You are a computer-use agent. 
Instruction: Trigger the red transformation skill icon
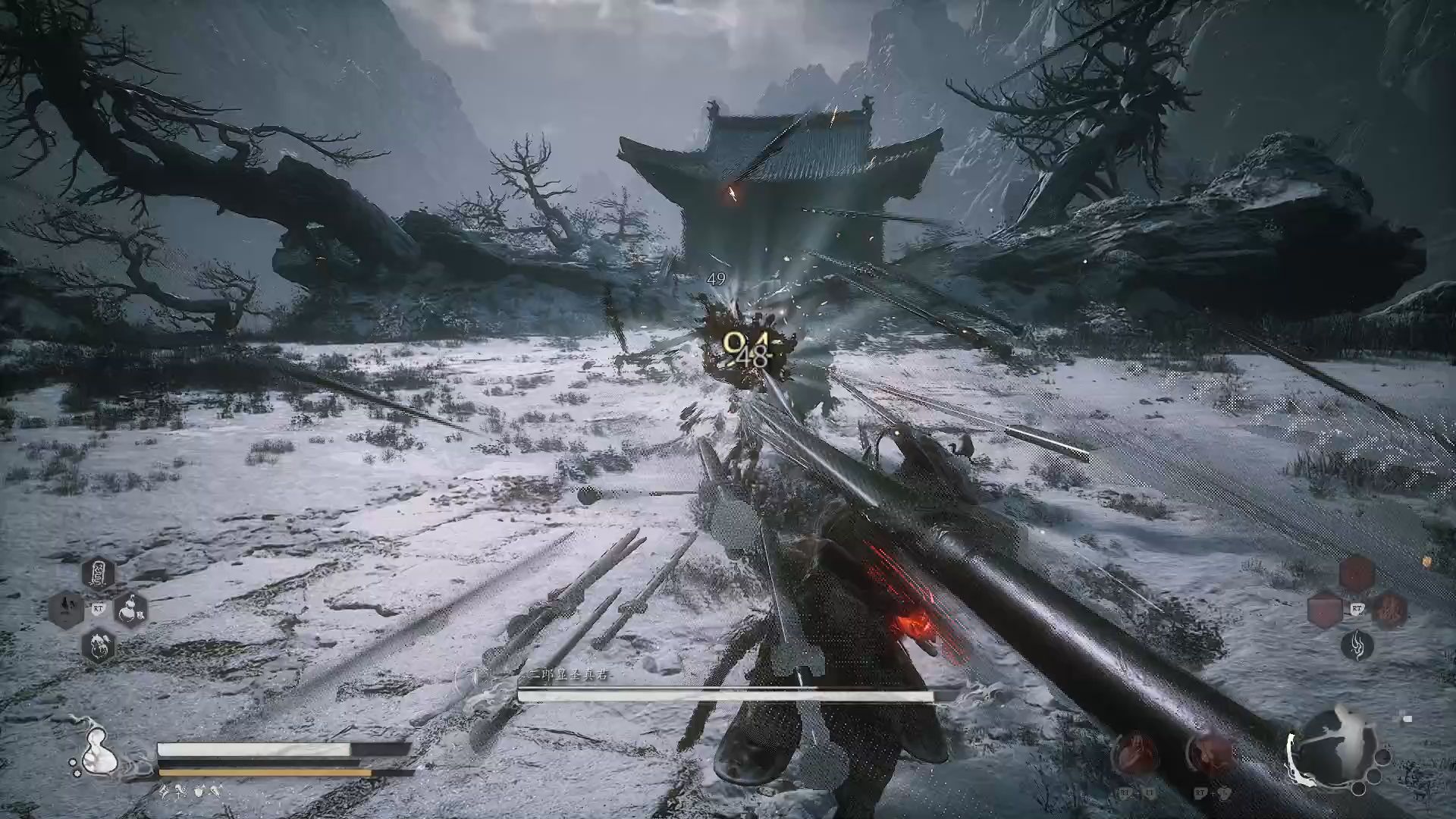[x=1210, y=753]
